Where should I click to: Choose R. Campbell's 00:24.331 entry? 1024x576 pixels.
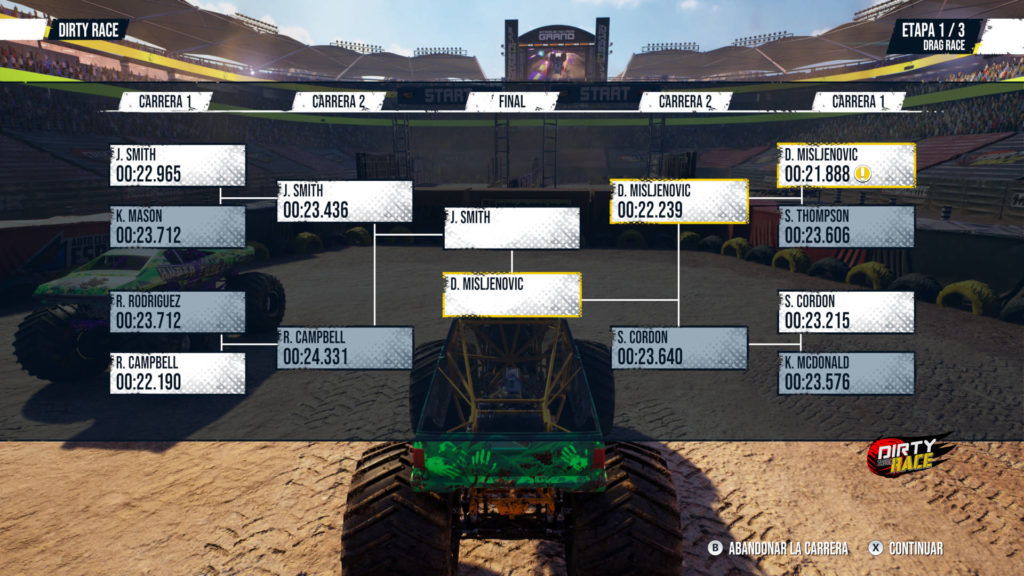click(x=345, y=347)
